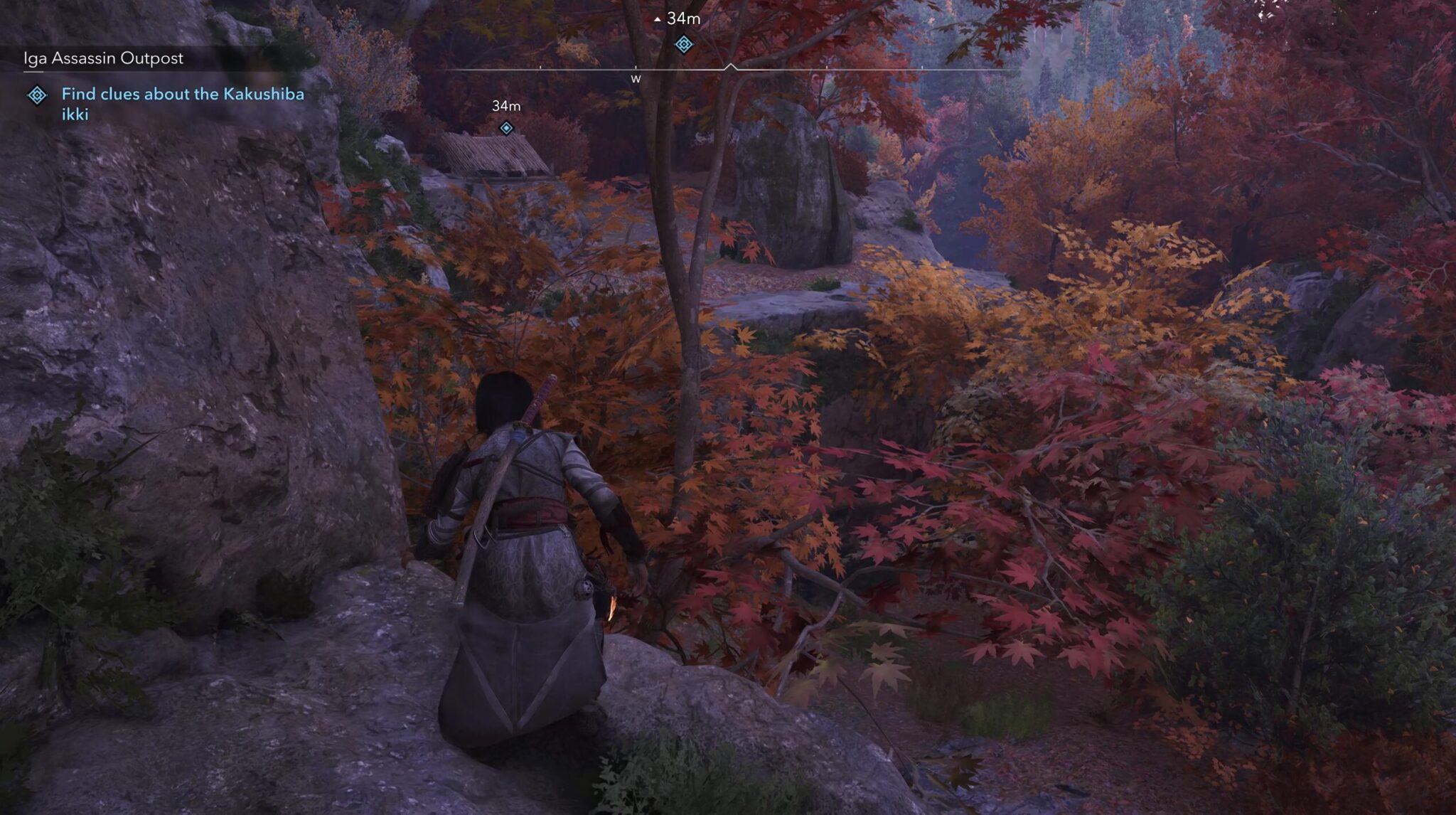Click the W cardinal marker on the compass
Viewport: 1456px width, 815px height.
coord(635,80)
